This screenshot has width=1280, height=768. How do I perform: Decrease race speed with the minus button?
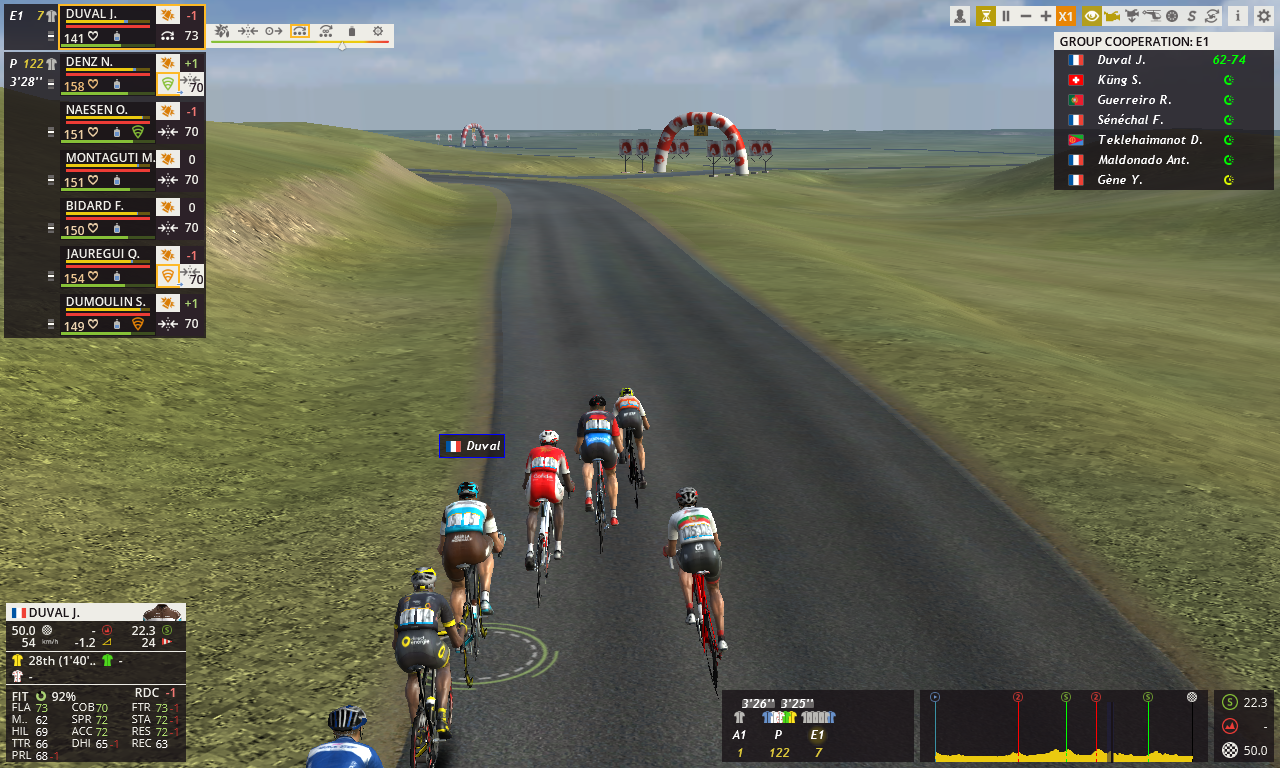click(x=1026, y=16)
